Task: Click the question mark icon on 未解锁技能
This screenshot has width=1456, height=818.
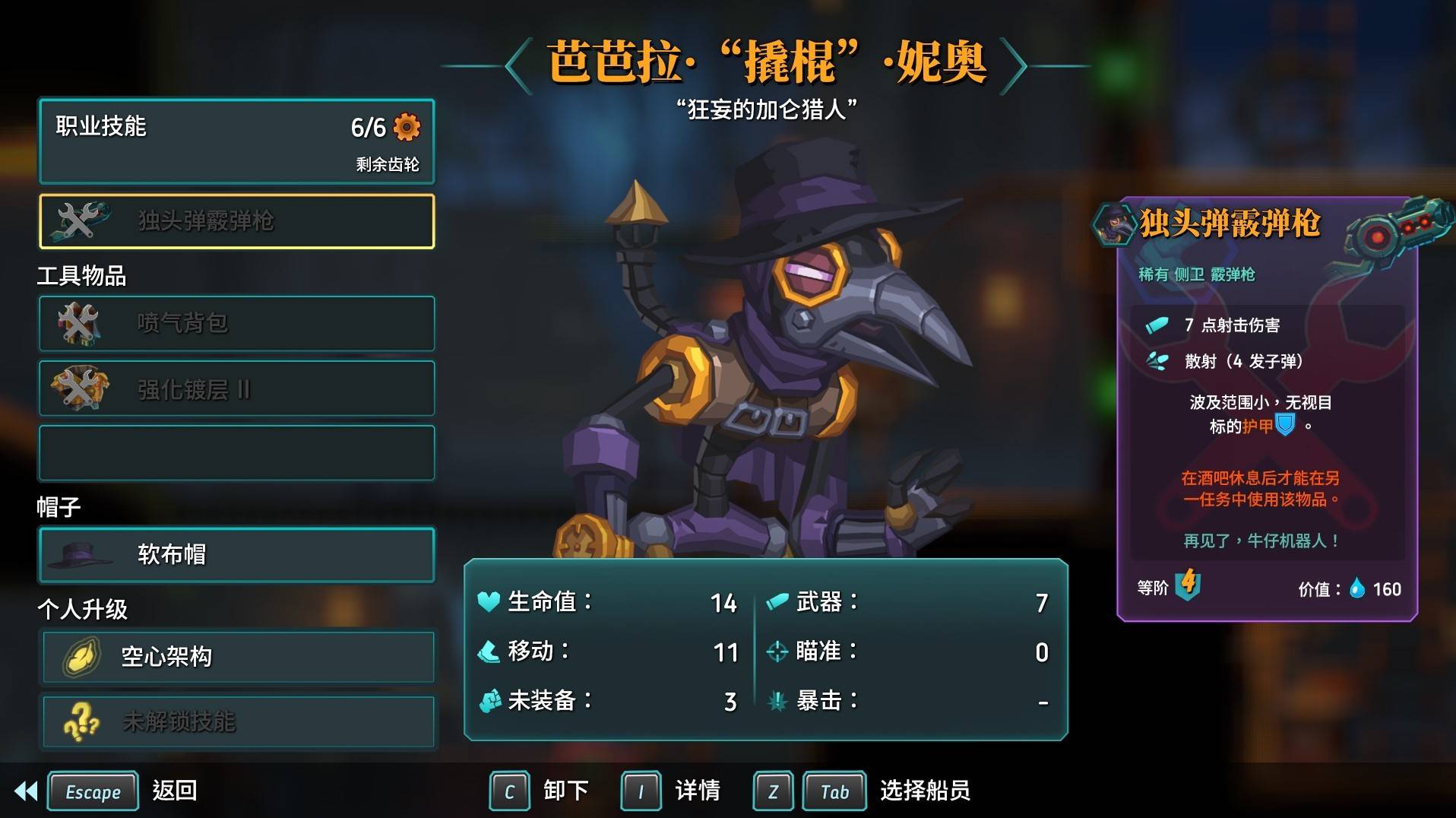Action: tap(84, 721)
